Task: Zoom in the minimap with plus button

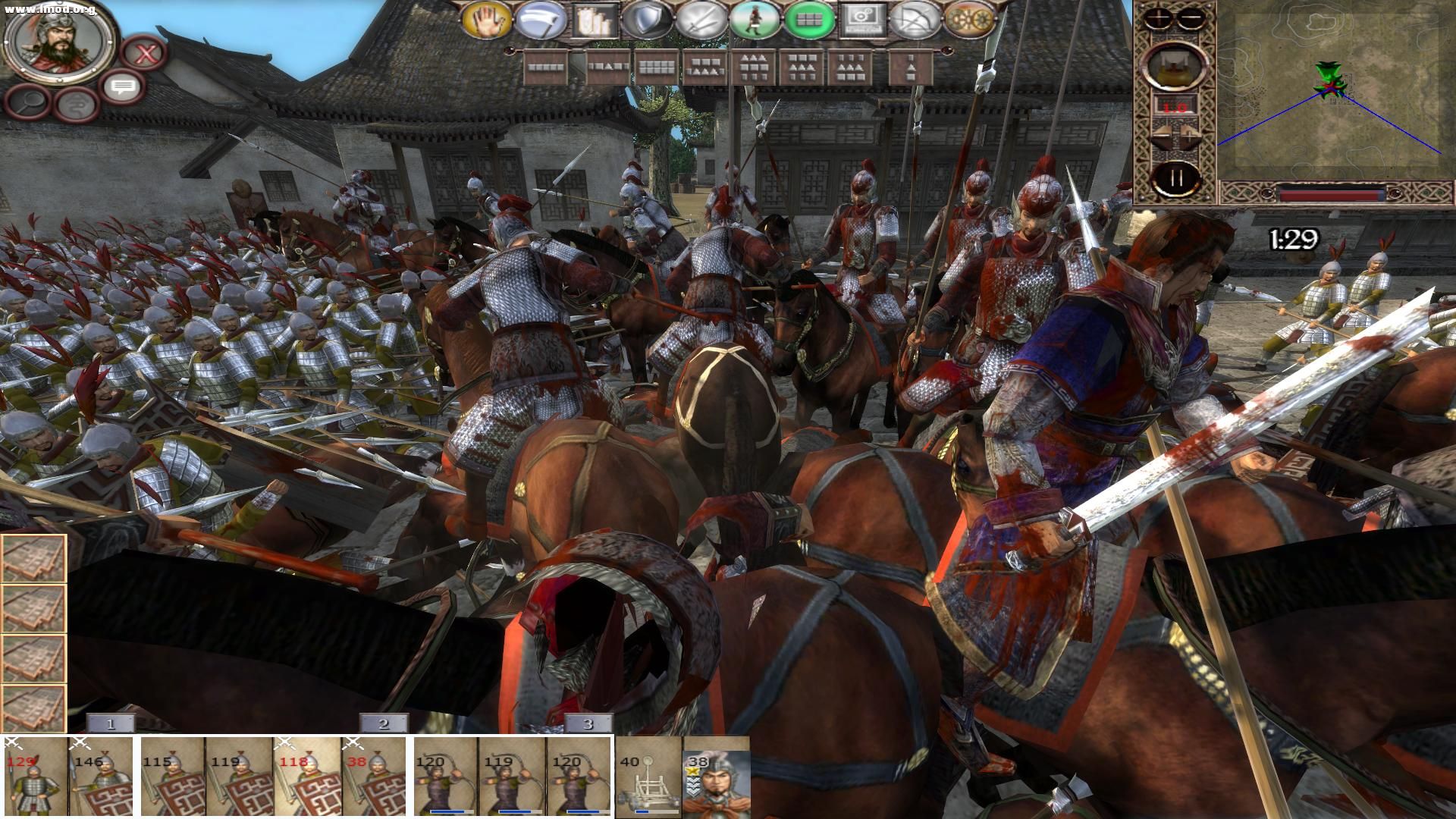Action: [x=1159, y=17]
